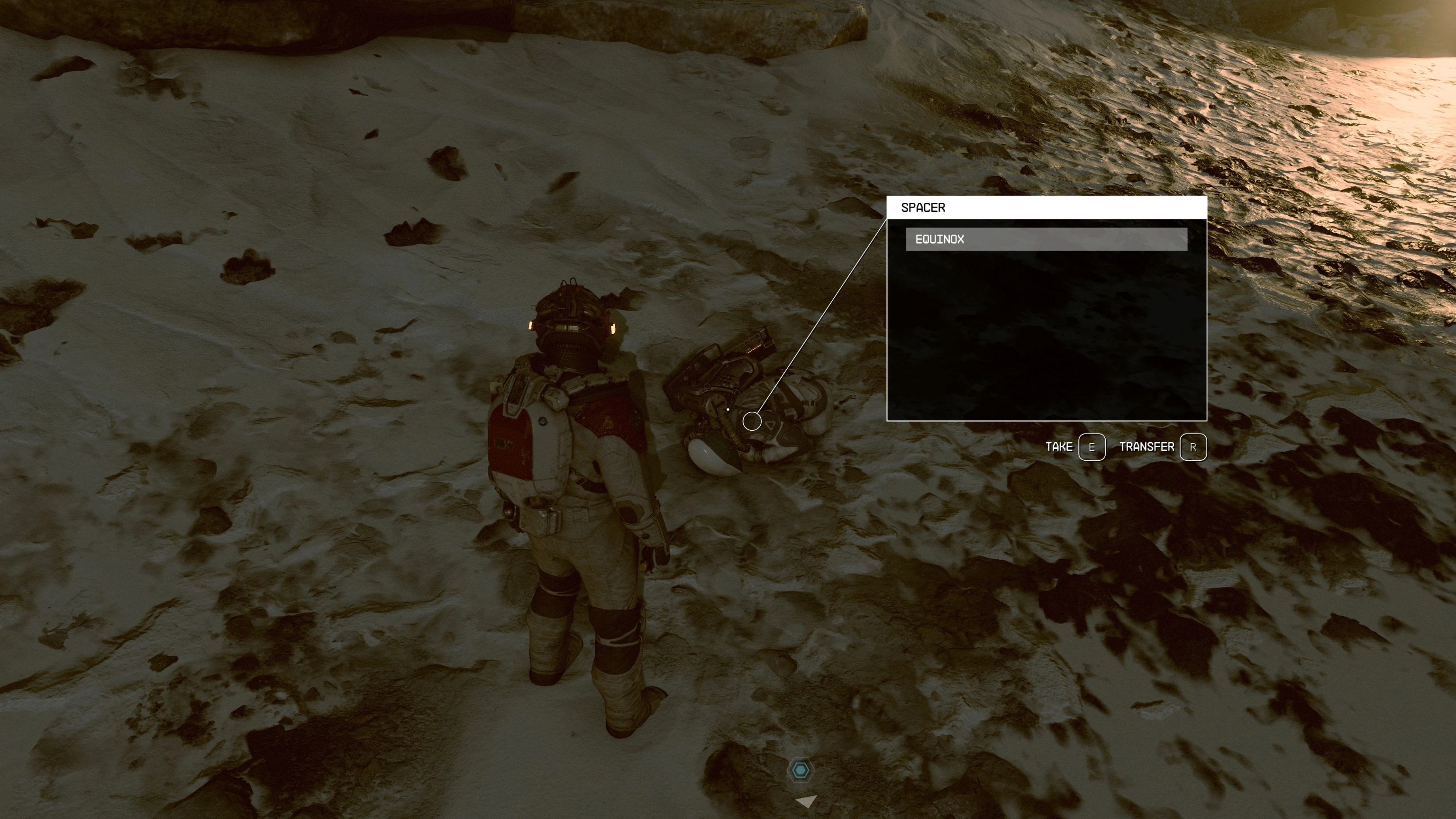Click the E key prompt icon
Viewport: 1456px width, 819px height.
[x=1092, y=446]
